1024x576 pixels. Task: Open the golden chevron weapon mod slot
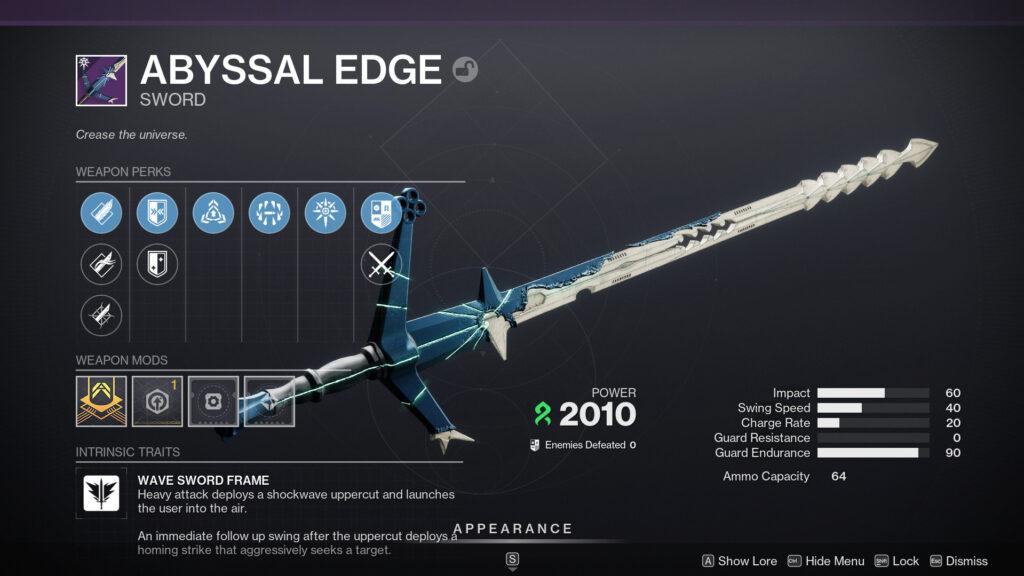coord(101,401)
